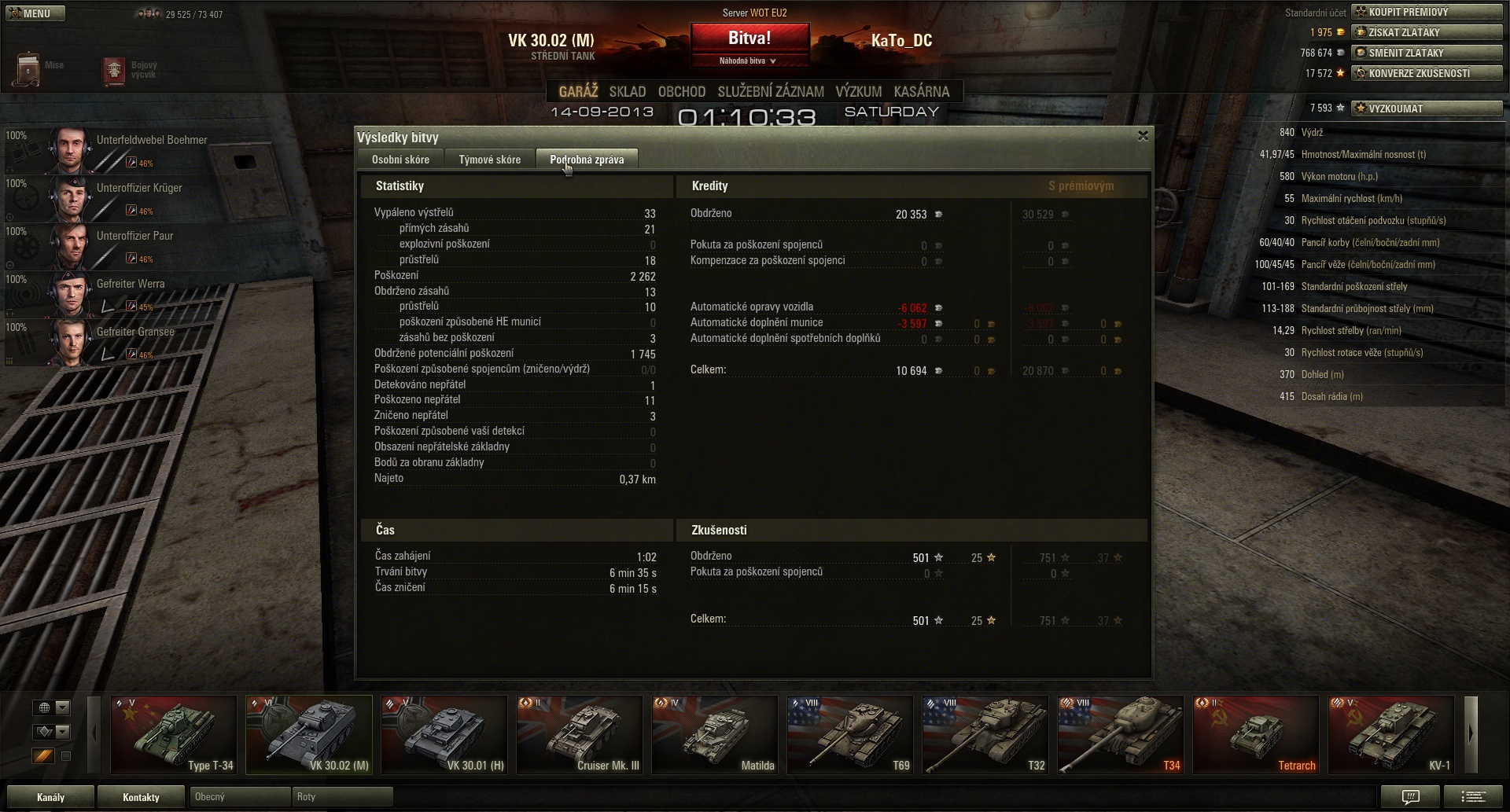Click the VYZKOUMAT button

pyautogui.click(x=1426, y=108)
